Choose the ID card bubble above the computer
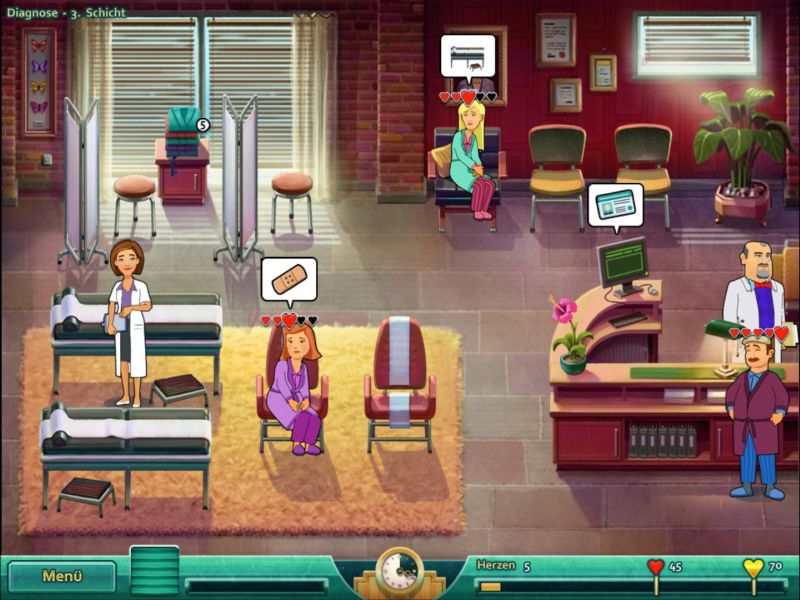Screen dimensions: 800x600 coord(615,204)
